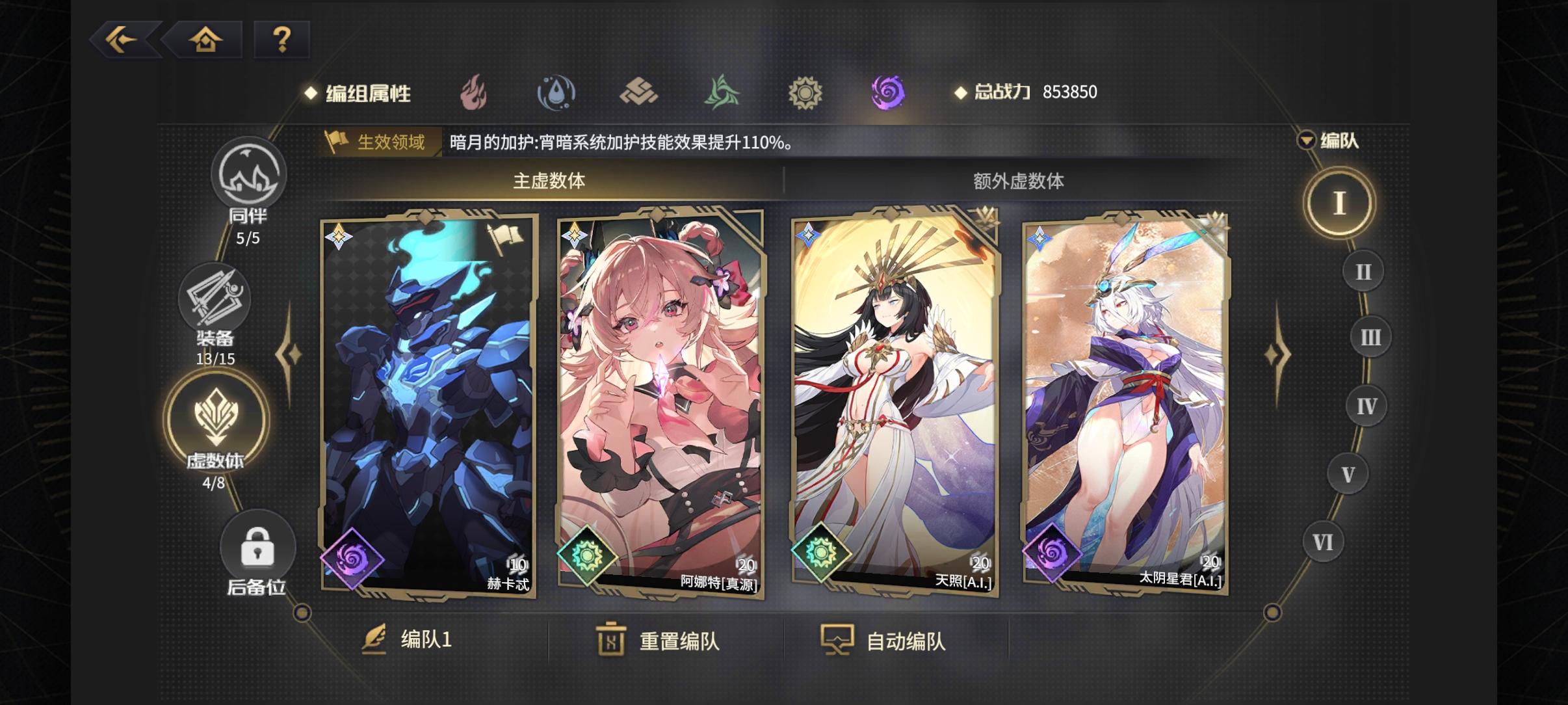Select the water element filter icon
The height and width of the screenshot is (705, 1568).
(558, 92)
